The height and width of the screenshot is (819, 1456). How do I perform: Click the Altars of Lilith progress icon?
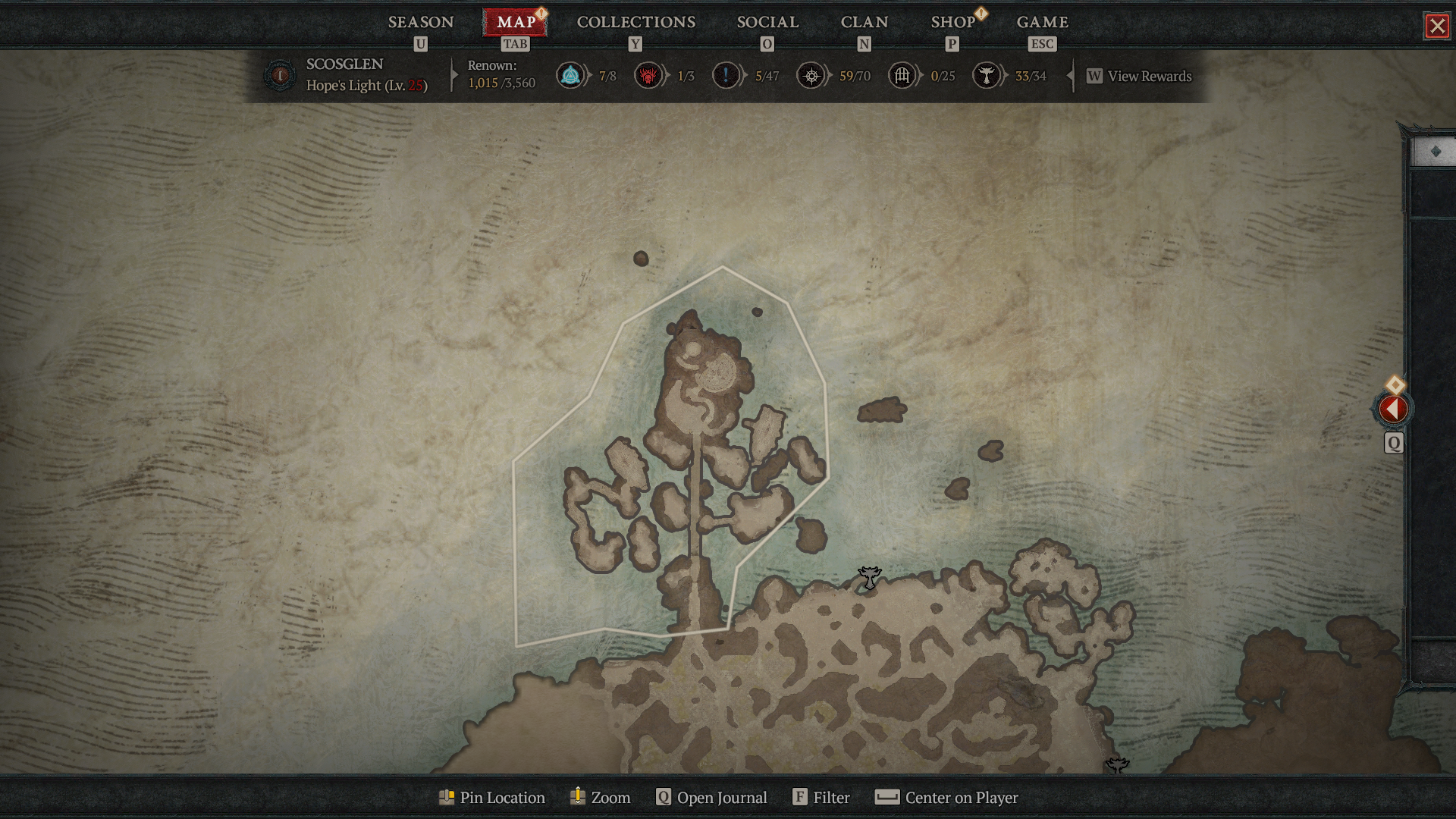986,76
